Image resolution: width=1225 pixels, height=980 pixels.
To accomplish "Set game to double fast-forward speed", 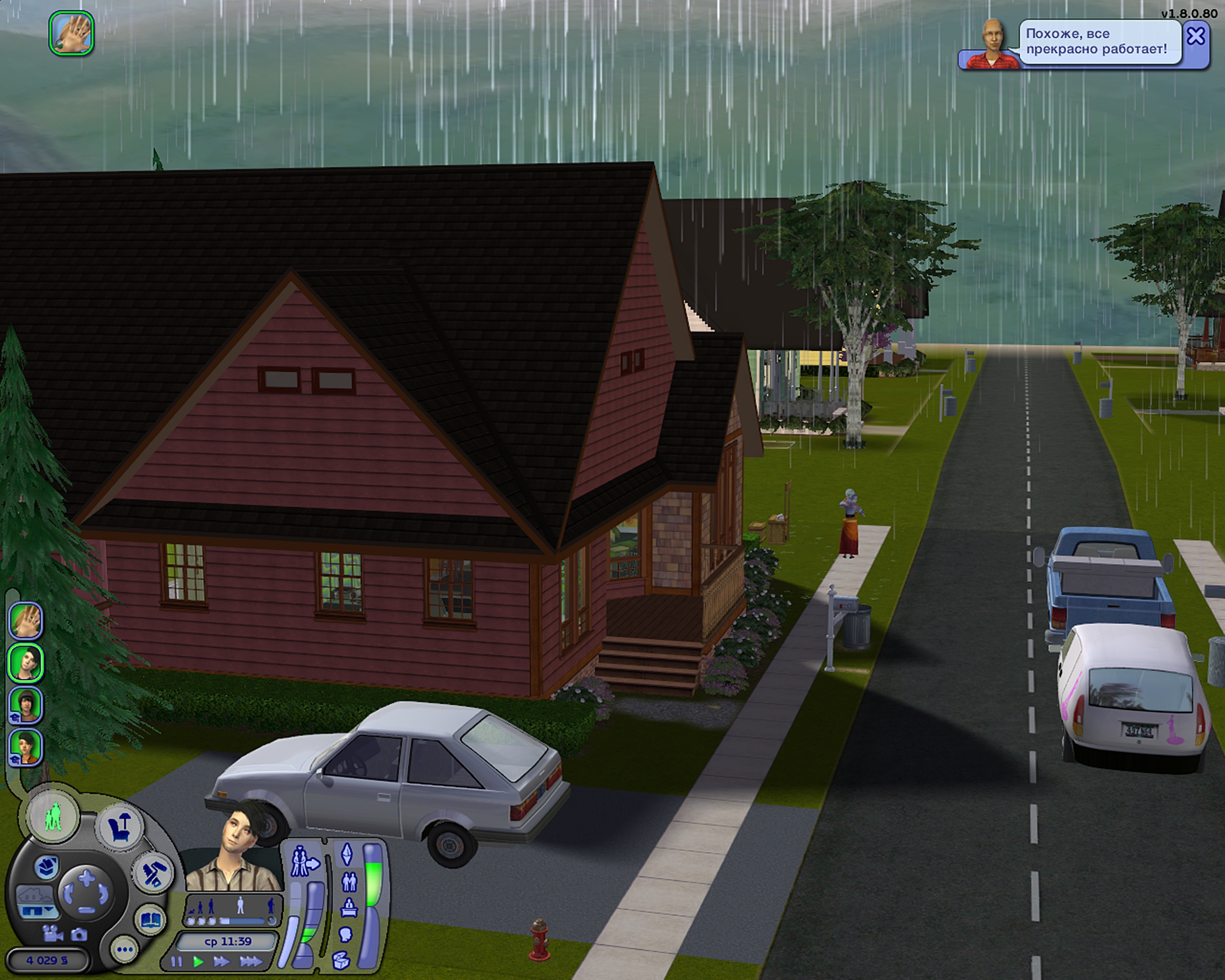I will click(x=221, y=962).
